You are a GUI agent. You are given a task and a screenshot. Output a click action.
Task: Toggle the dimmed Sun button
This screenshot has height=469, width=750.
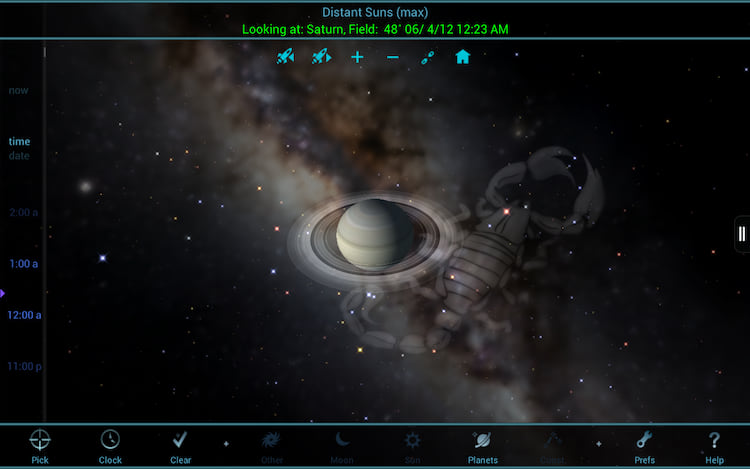coord(412,444)
